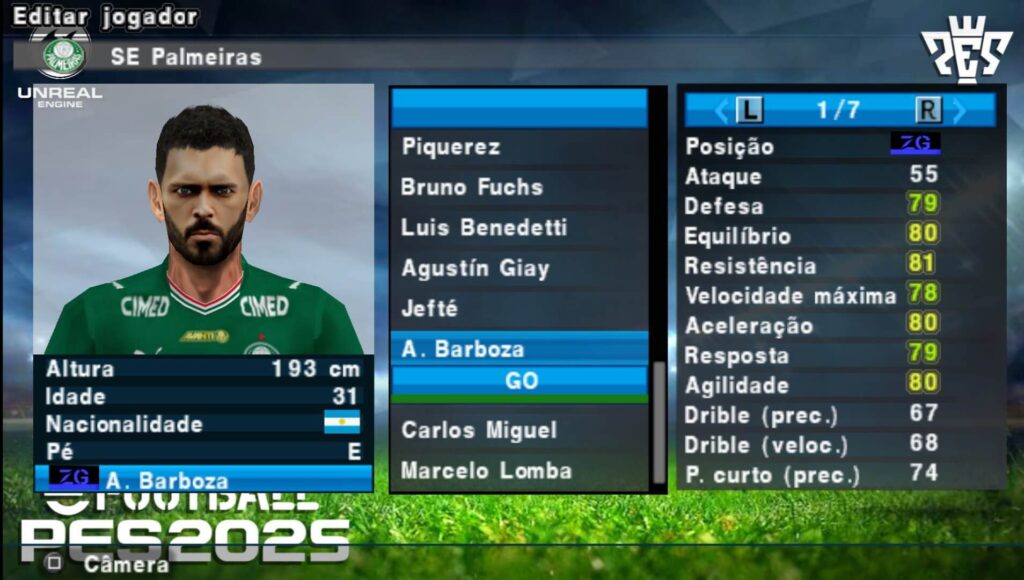Click the A. Barboza player portrait
This screenshot has height=580, width=1024.
point(204,220)
